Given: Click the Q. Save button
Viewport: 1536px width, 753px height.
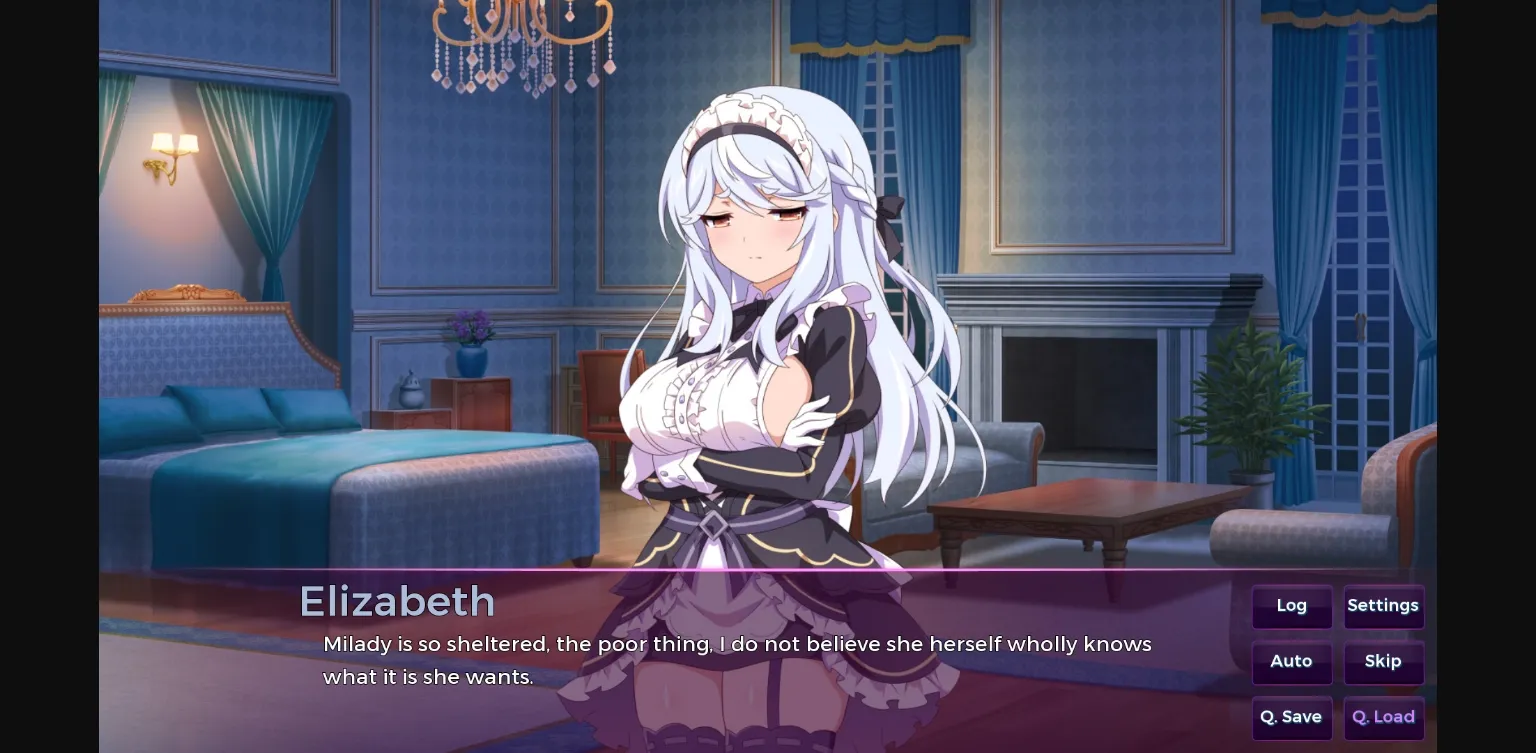Looking at the screenshot, I should pos(1291,717).
